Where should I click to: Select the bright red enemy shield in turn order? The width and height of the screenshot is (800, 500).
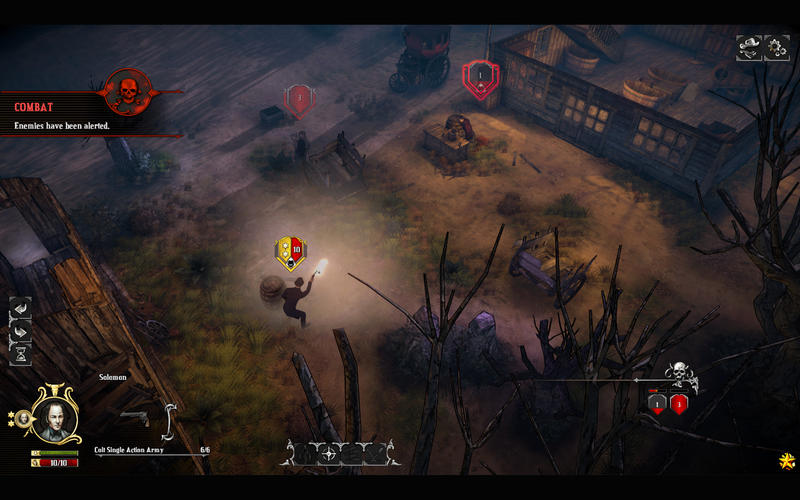click(679, 404)
